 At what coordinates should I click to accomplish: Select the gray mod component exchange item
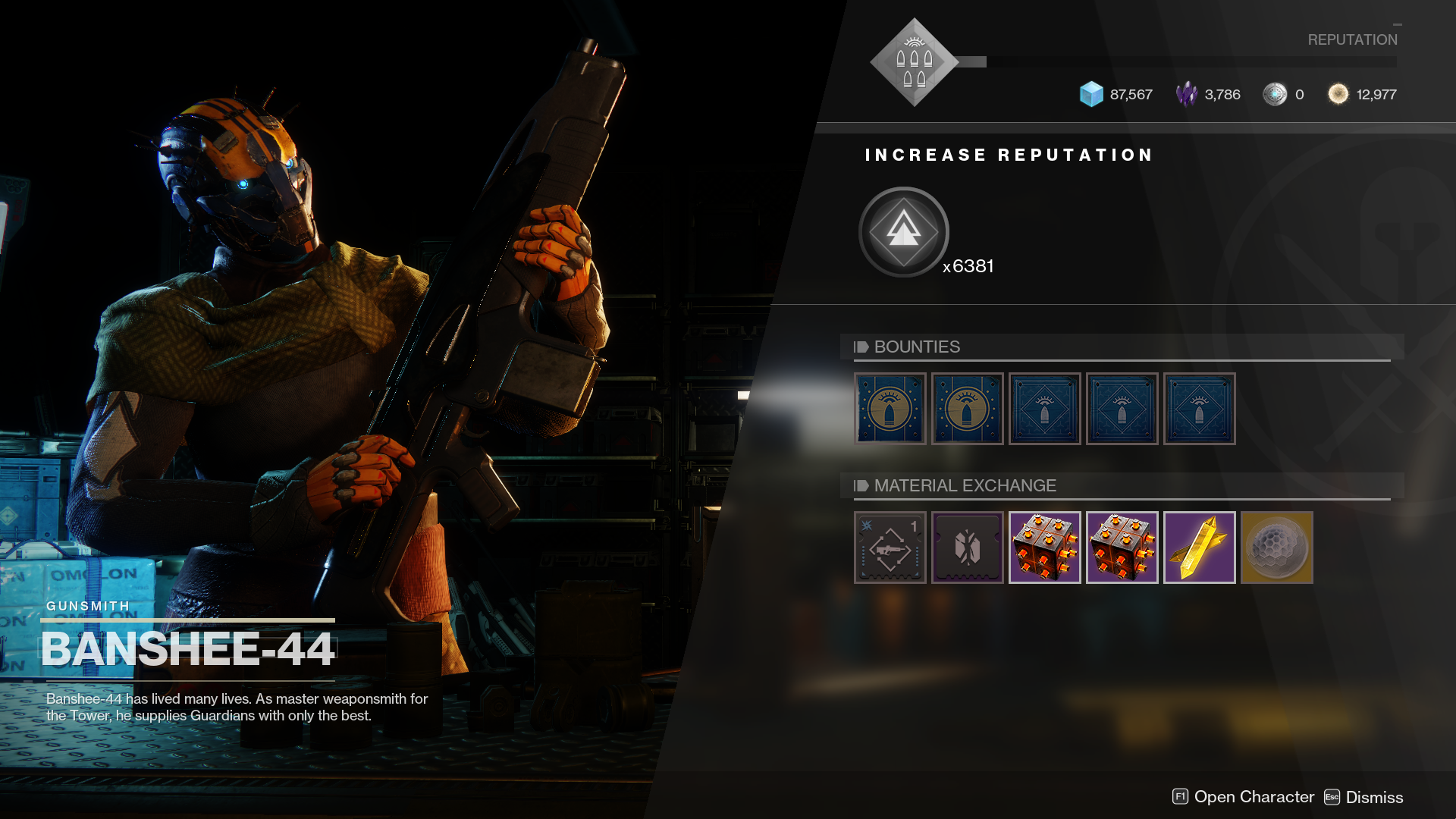(967, 548)
